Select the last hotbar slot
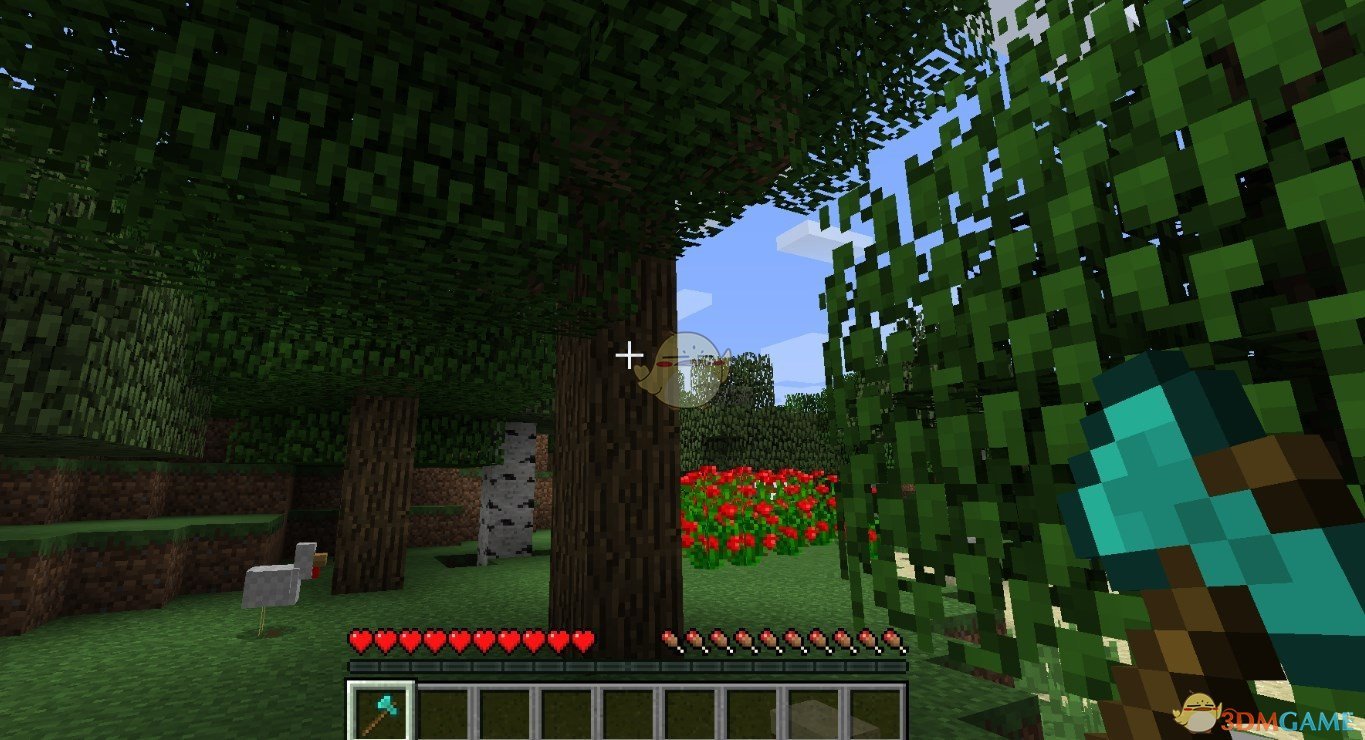1365x740 pixels. pyautogui.click(x=877, y=710)
